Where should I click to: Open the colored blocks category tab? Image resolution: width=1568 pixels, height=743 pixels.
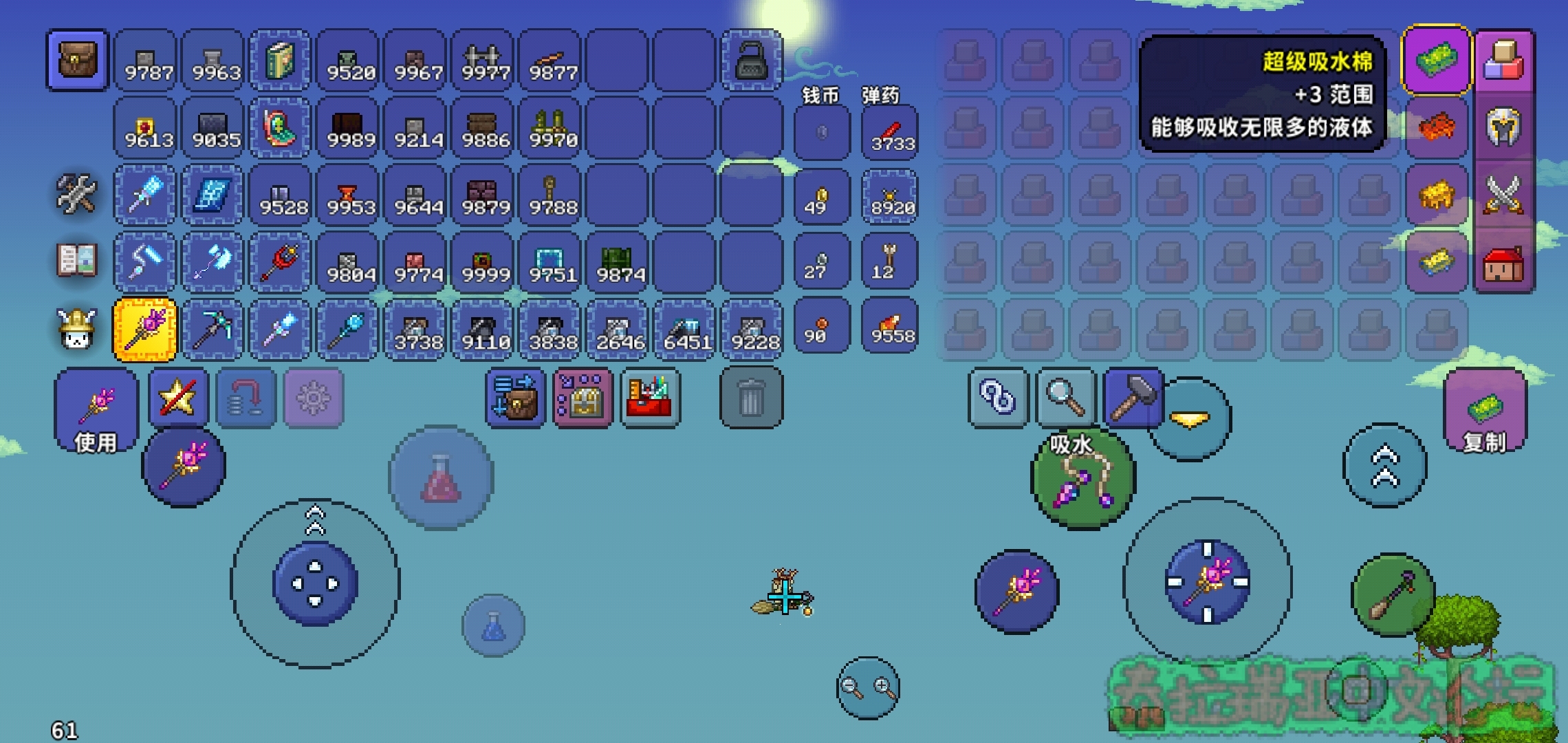[1503, 61]
